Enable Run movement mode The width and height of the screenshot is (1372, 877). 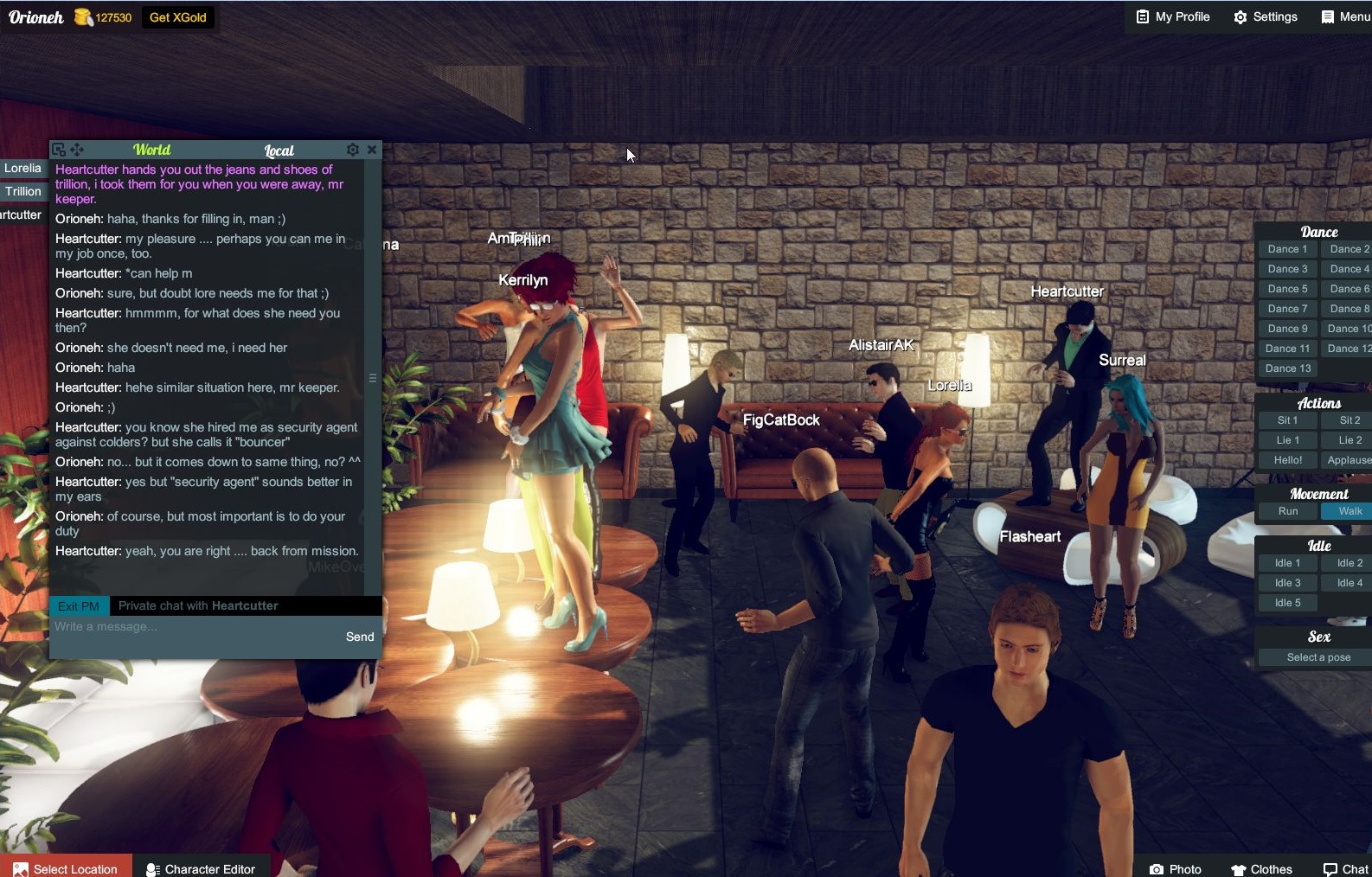1286,510
